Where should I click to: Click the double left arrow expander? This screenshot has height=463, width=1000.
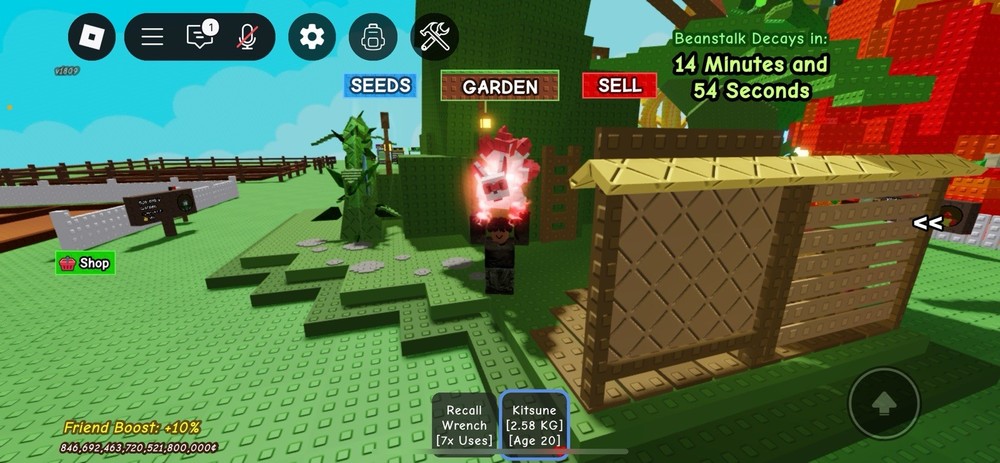(x=927, y=222)
